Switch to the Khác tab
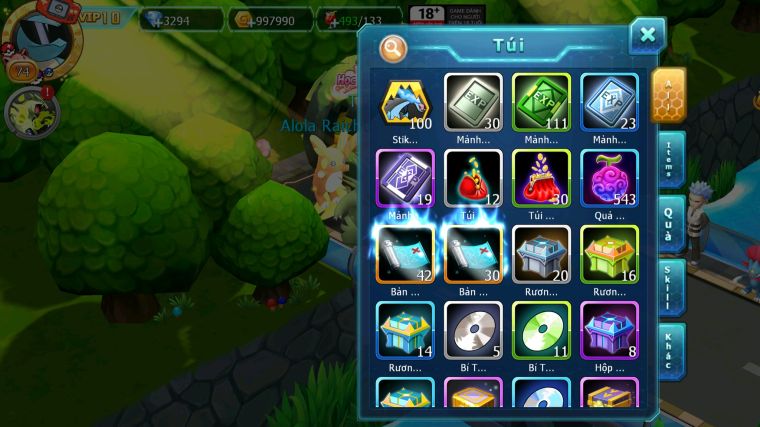This screenshot has height=427, width=760. [671, 350]
